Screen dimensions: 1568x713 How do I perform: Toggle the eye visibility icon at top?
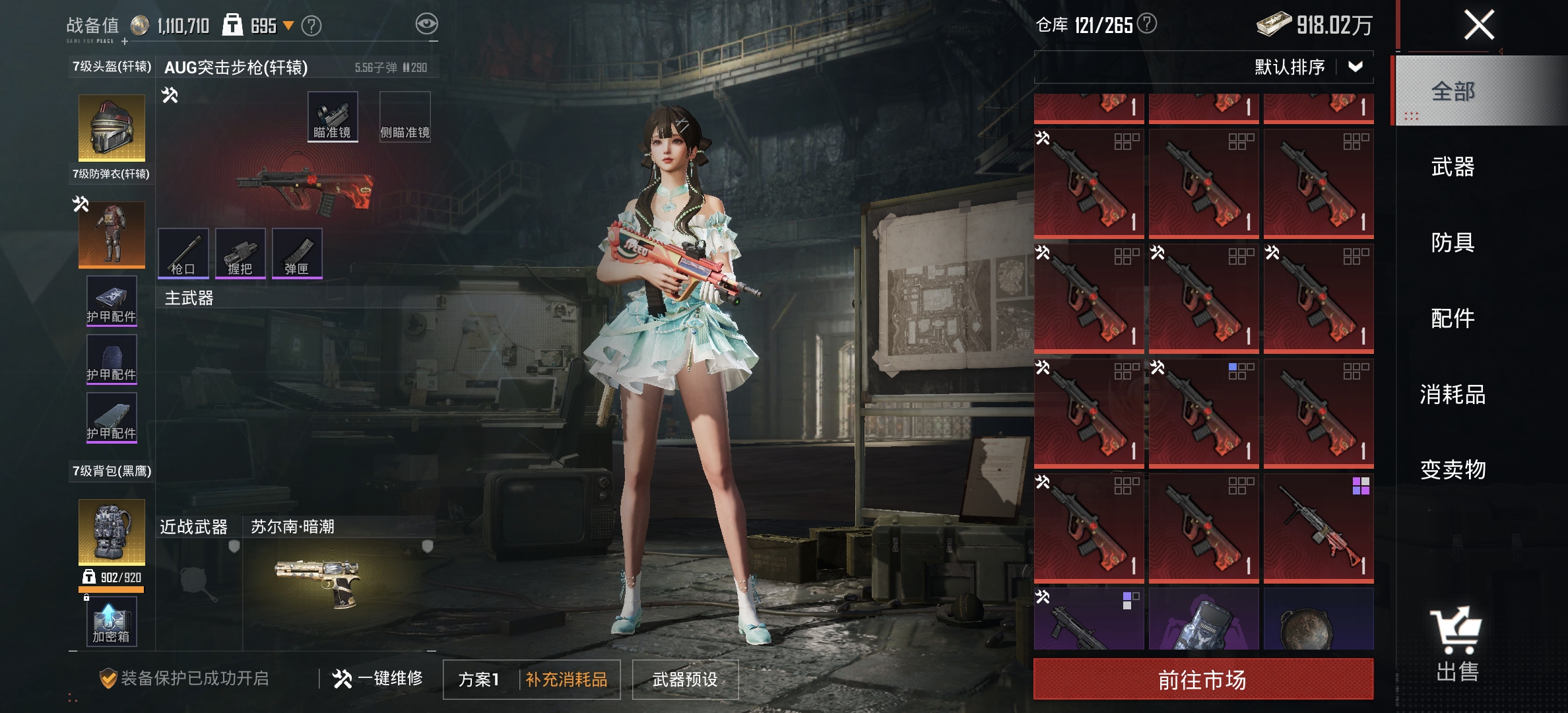coord(426,23)
